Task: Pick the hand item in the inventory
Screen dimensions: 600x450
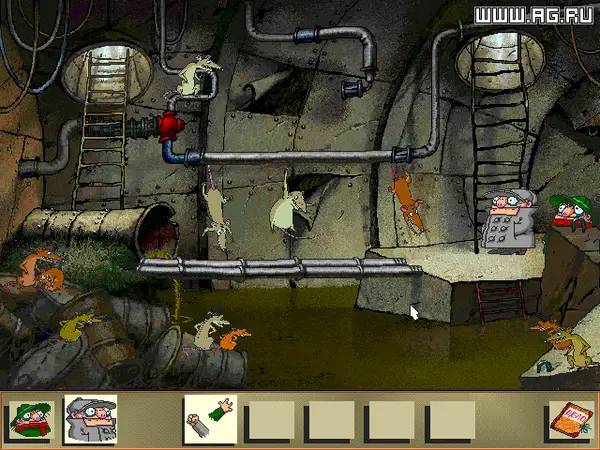Action: click(x=211, y=419)
